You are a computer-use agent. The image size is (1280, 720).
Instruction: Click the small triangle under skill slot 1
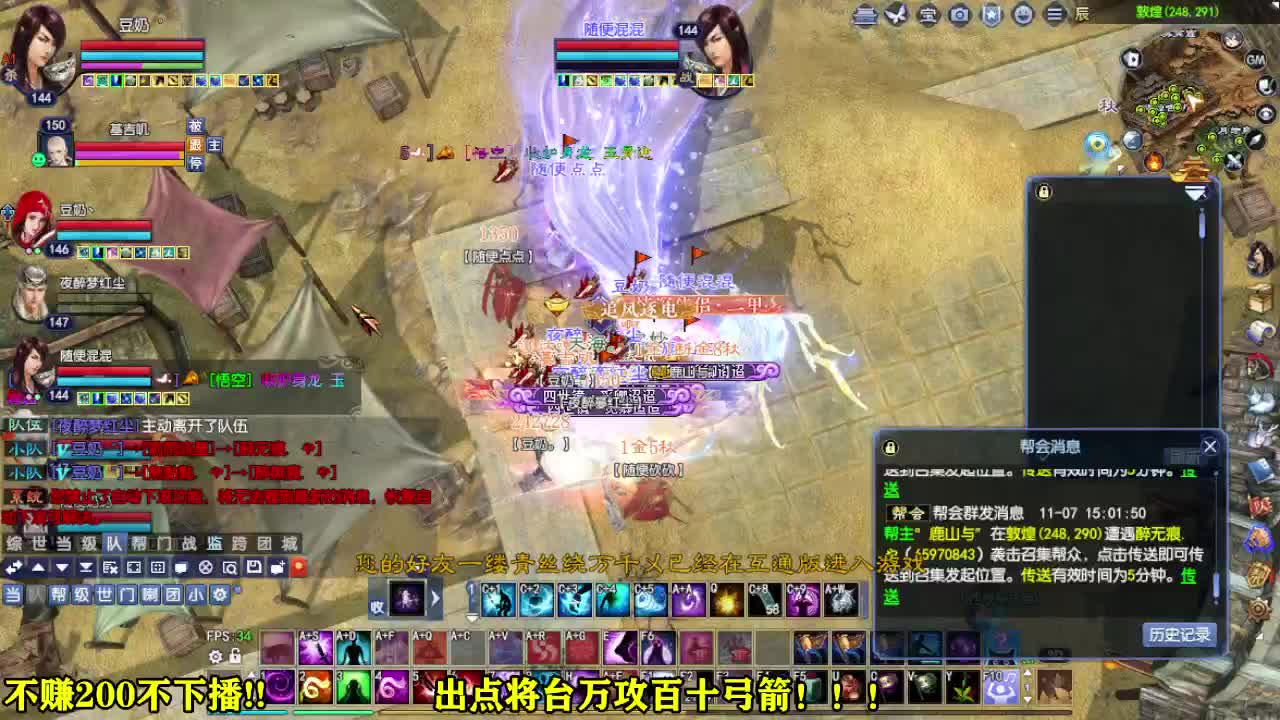click(x=473, y=618)
